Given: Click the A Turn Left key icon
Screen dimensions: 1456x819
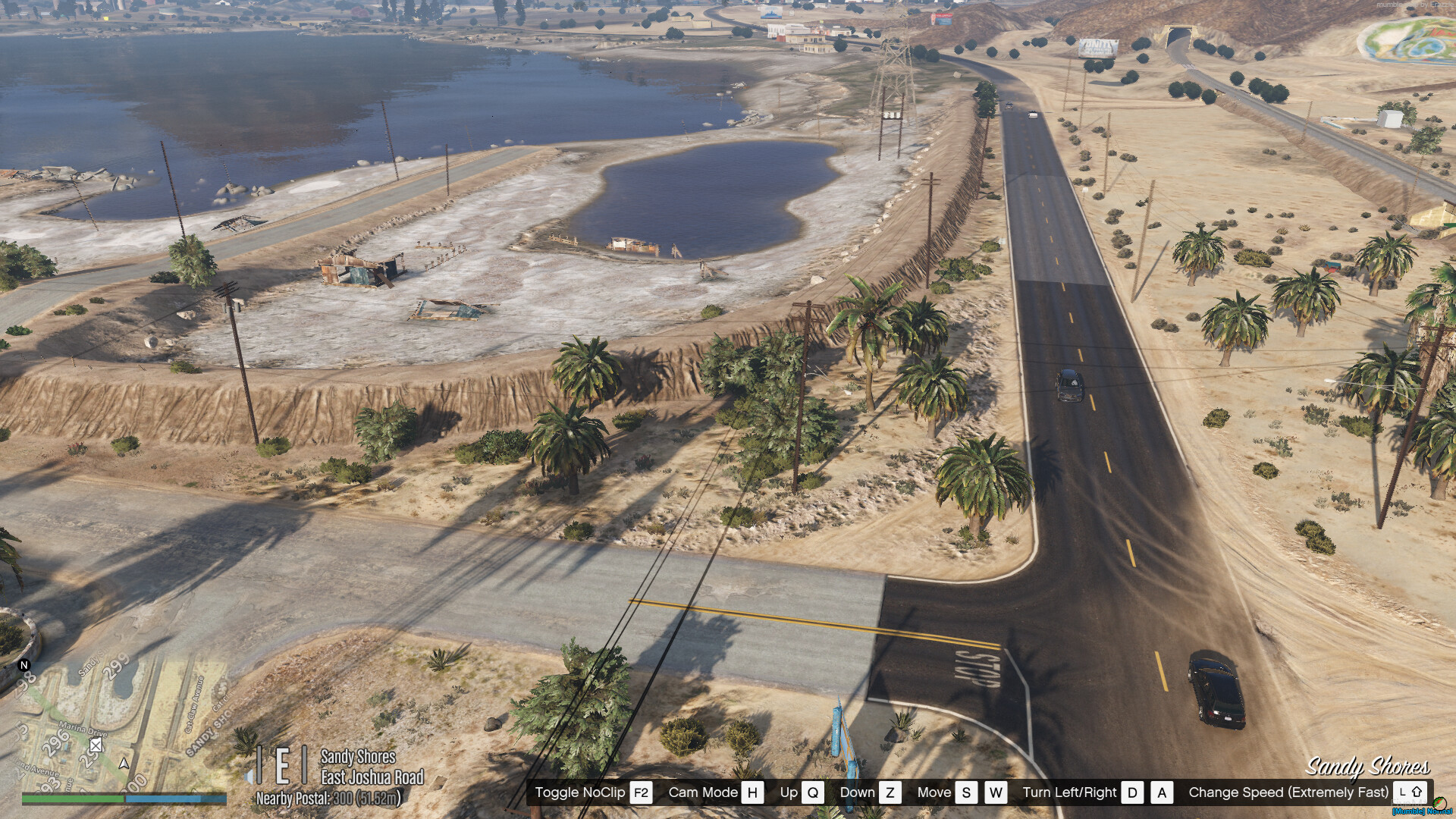Looking at the screenshot, I should 1163,792.
